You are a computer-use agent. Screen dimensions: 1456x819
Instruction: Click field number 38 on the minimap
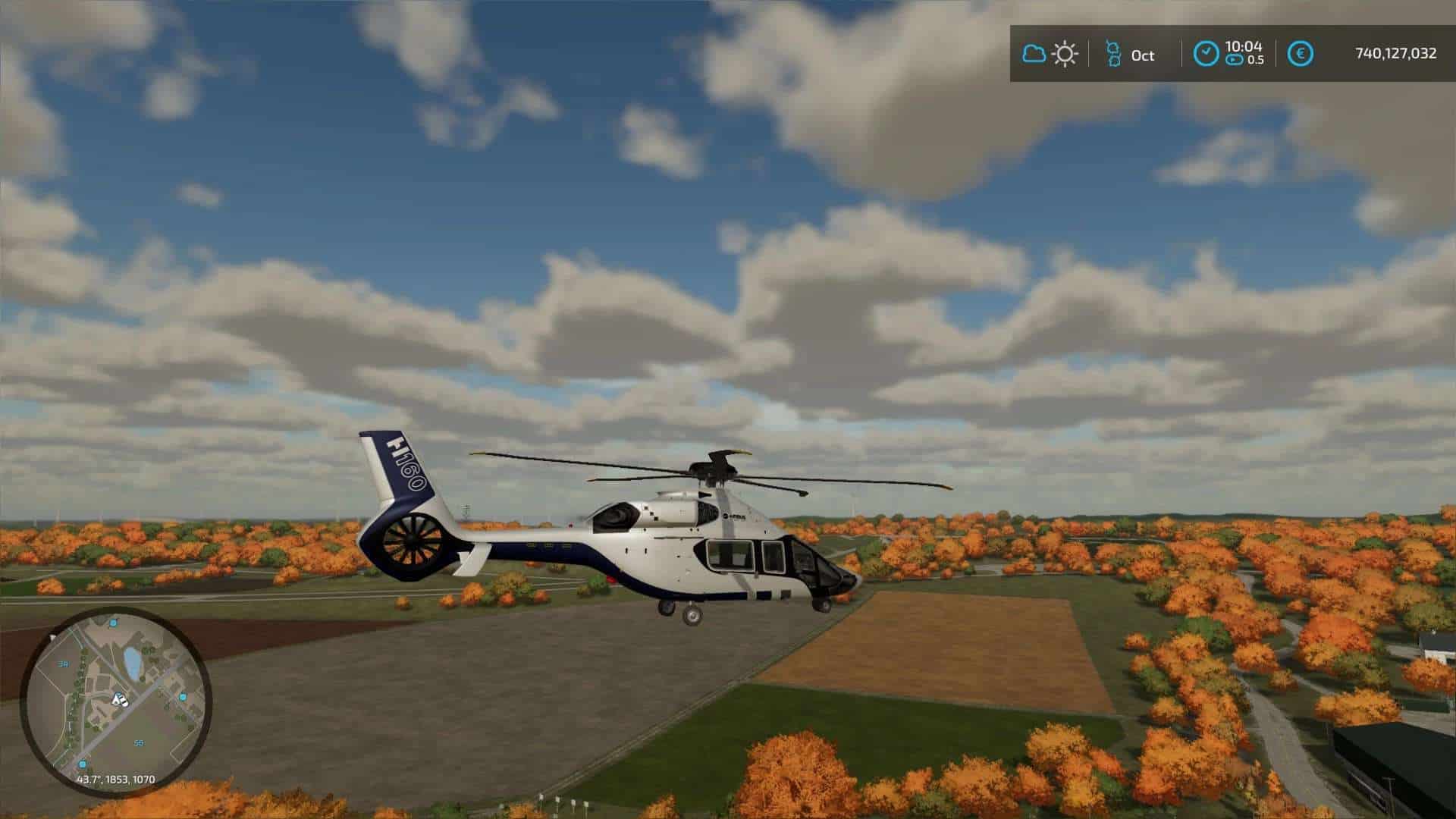click(63, 664)
